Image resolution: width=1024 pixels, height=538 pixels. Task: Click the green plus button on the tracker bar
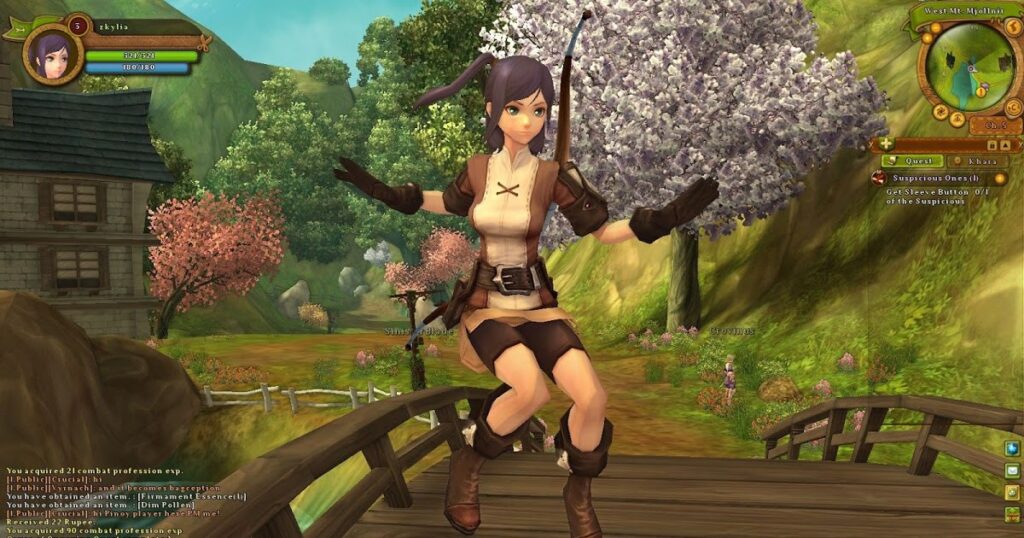886,144
